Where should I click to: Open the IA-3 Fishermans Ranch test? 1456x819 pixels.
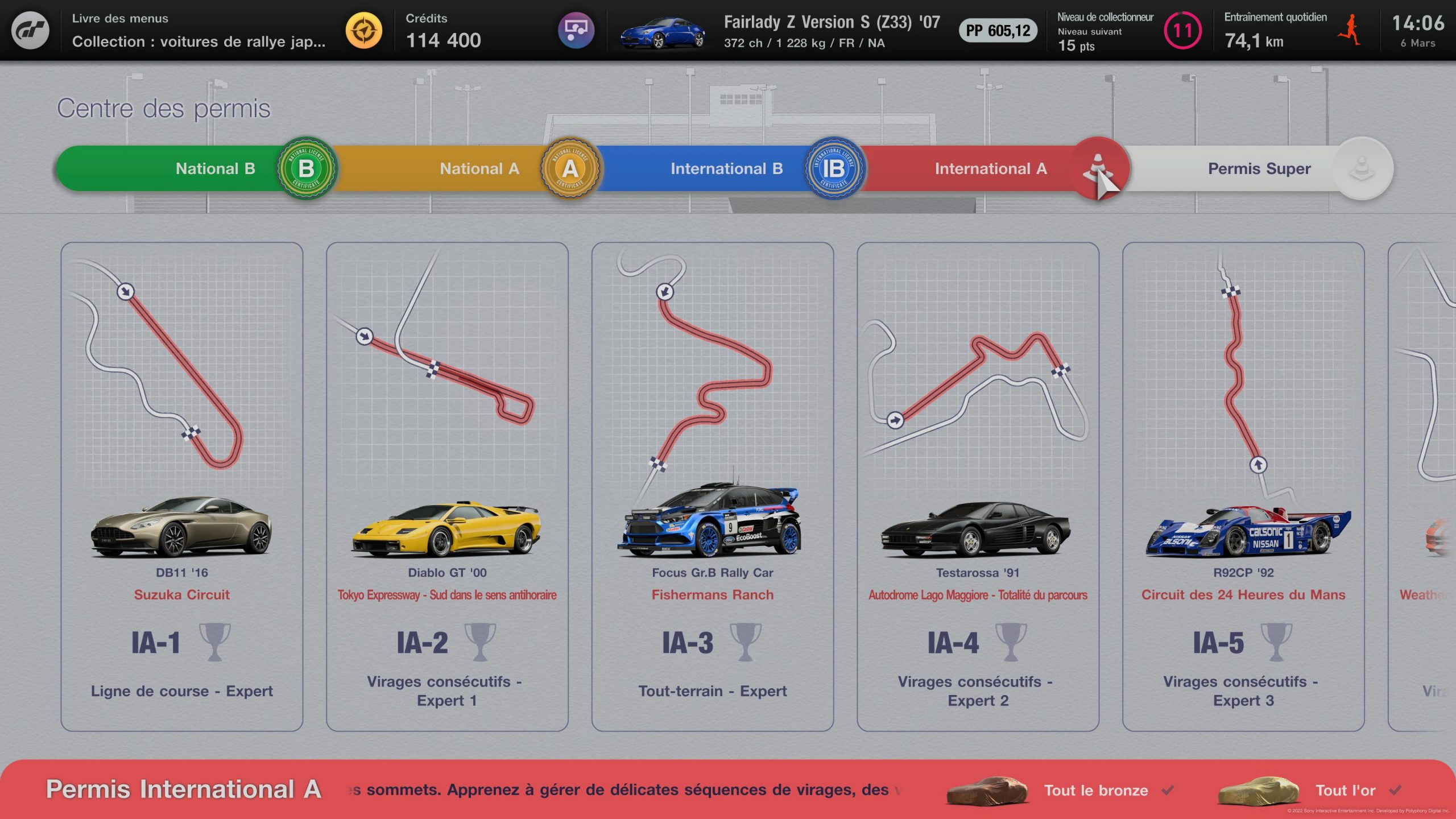pyautogui.click(x=713, y=486)
